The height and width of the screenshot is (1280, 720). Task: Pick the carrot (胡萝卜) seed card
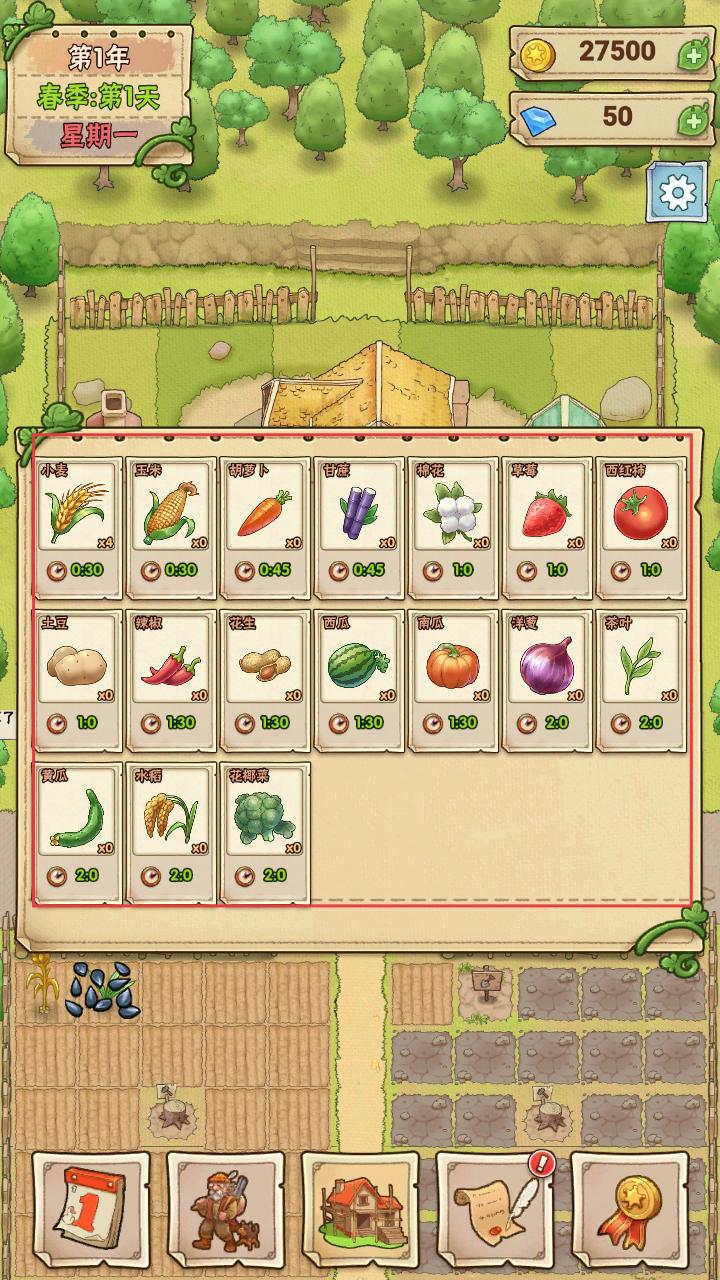pyautogui.click(x=265, y=520)
